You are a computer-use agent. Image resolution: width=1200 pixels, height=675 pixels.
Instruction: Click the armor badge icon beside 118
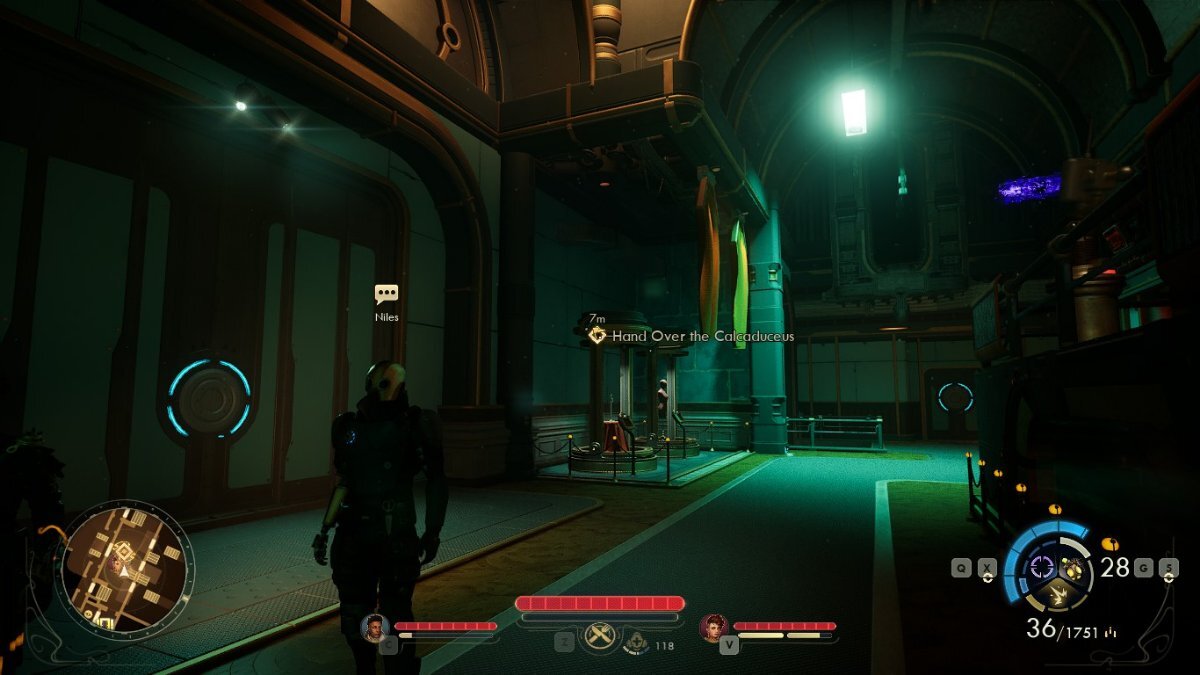tap(634, 643)
